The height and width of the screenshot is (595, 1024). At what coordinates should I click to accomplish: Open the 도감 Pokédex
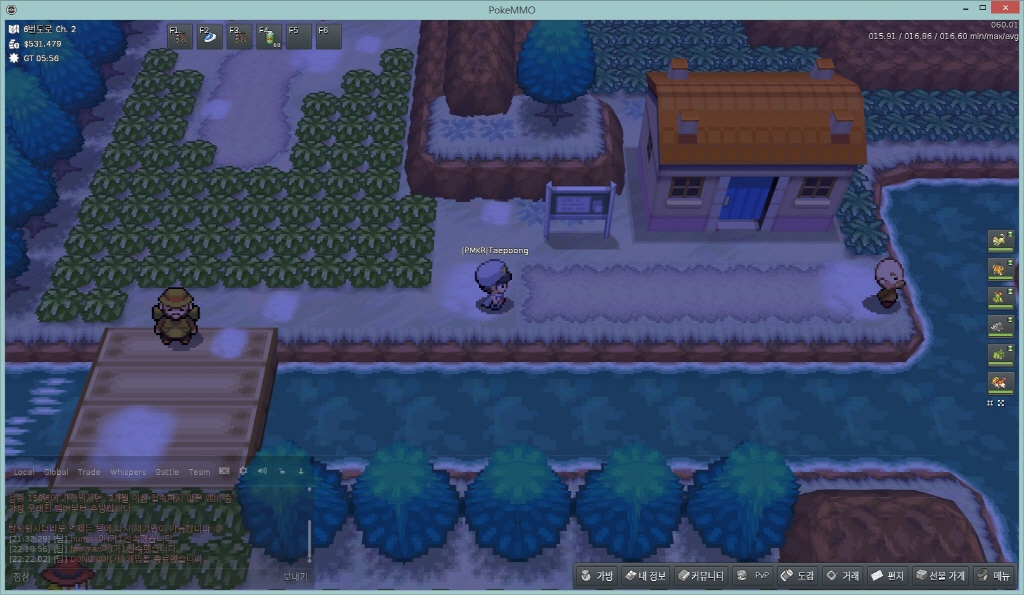point(798,576)
